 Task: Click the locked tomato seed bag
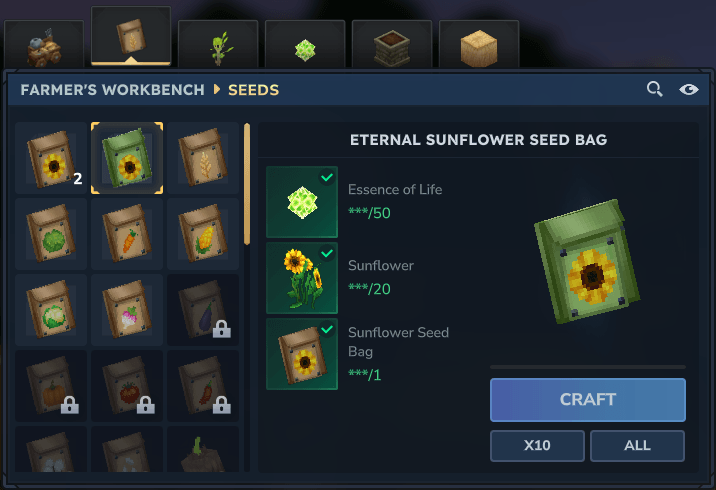128,383
